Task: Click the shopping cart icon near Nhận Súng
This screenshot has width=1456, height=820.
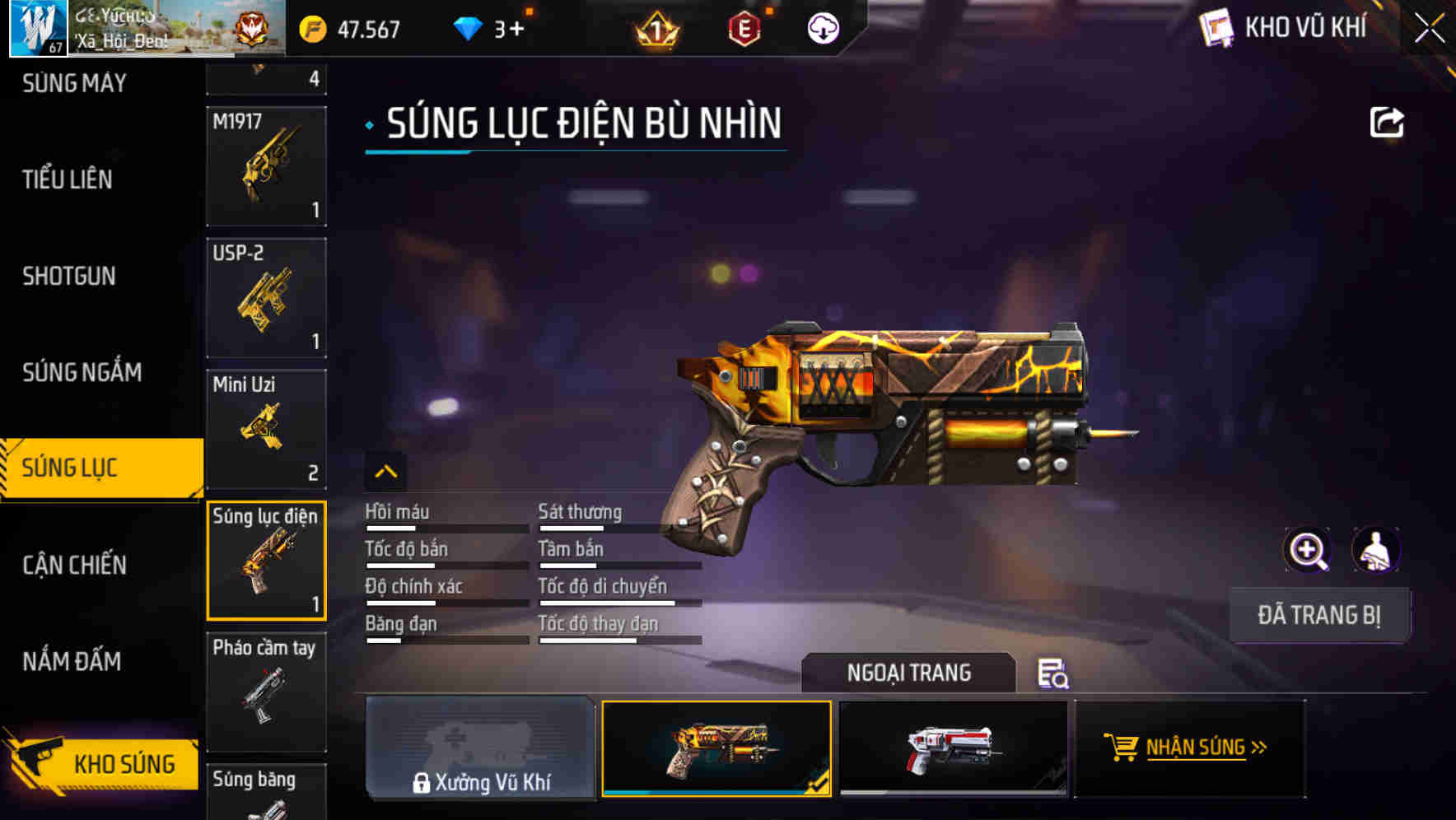Action: [1122, 748]
